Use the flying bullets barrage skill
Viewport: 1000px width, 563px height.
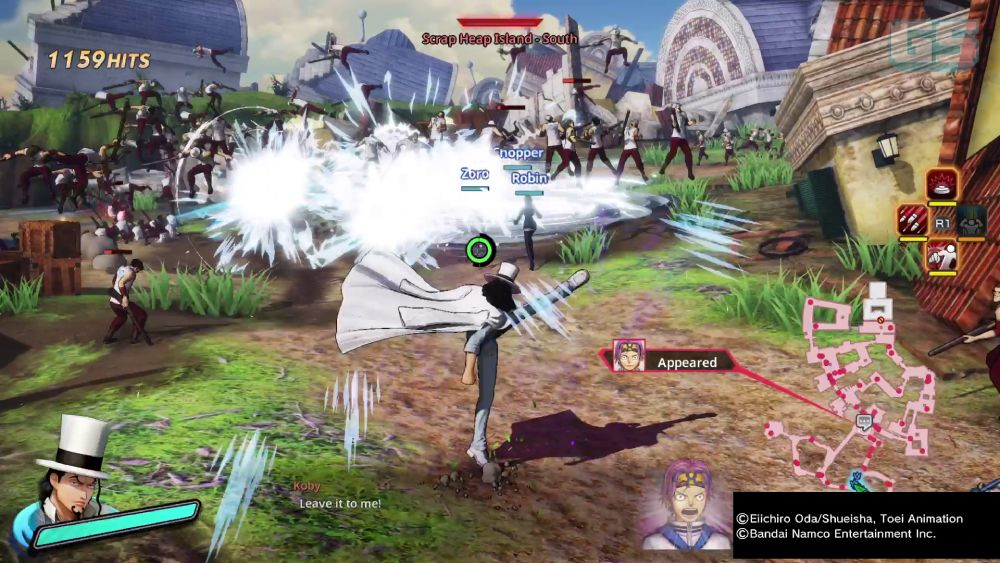(x=911, y=220)
